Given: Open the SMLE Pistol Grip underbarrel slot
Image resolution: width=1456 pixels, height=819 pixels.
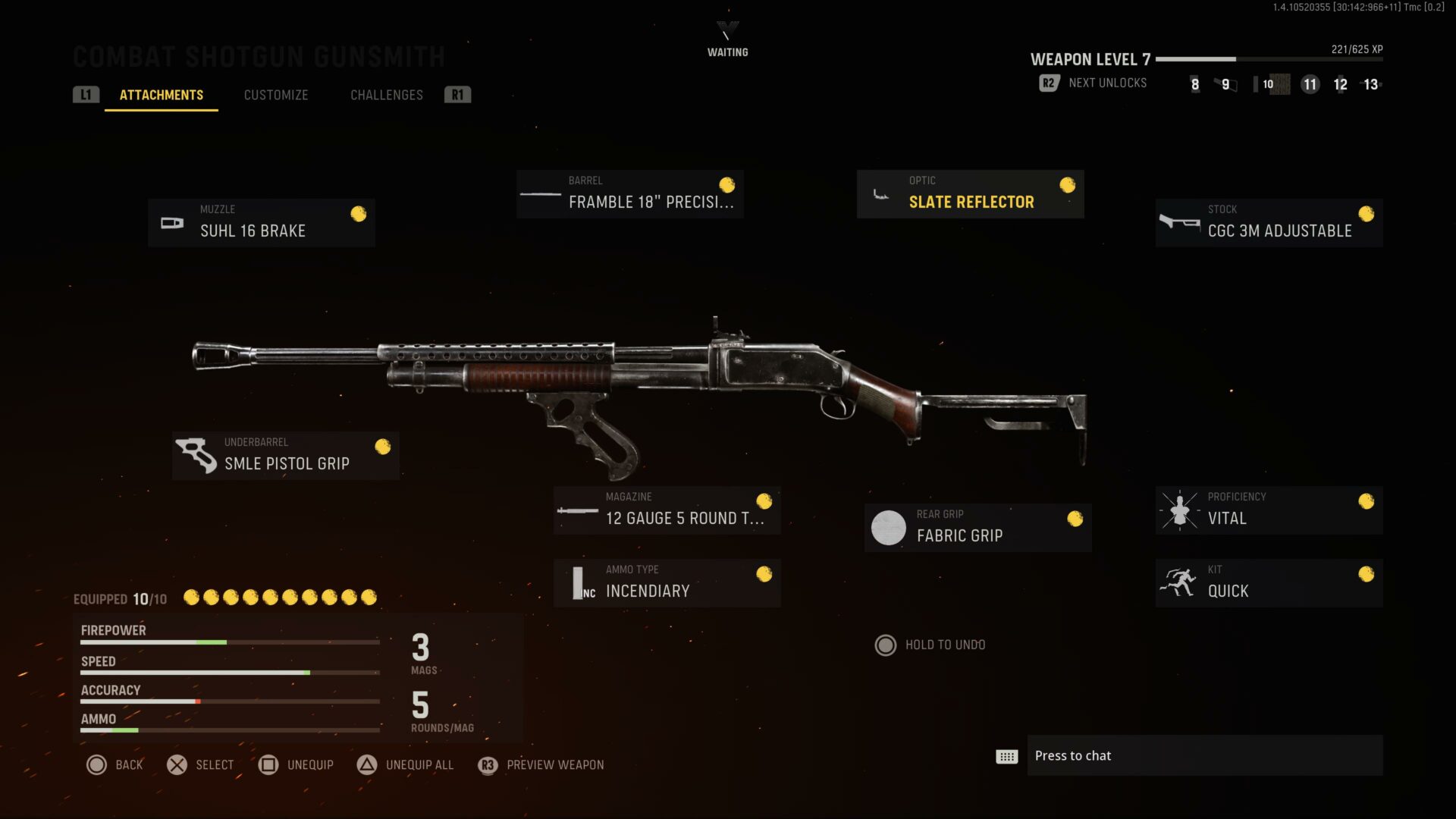Looking at the screenshot, I should (286, 456).
